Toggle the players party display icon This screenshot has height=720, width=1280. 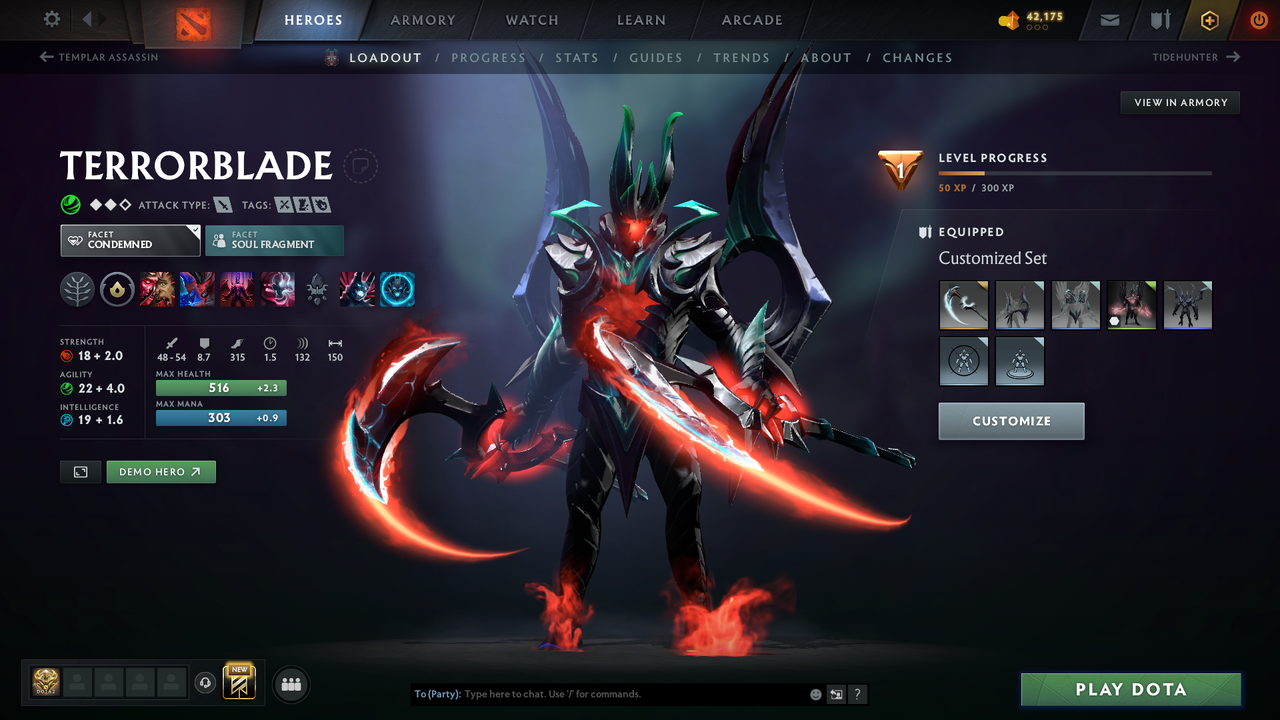(x=289, y=682)
